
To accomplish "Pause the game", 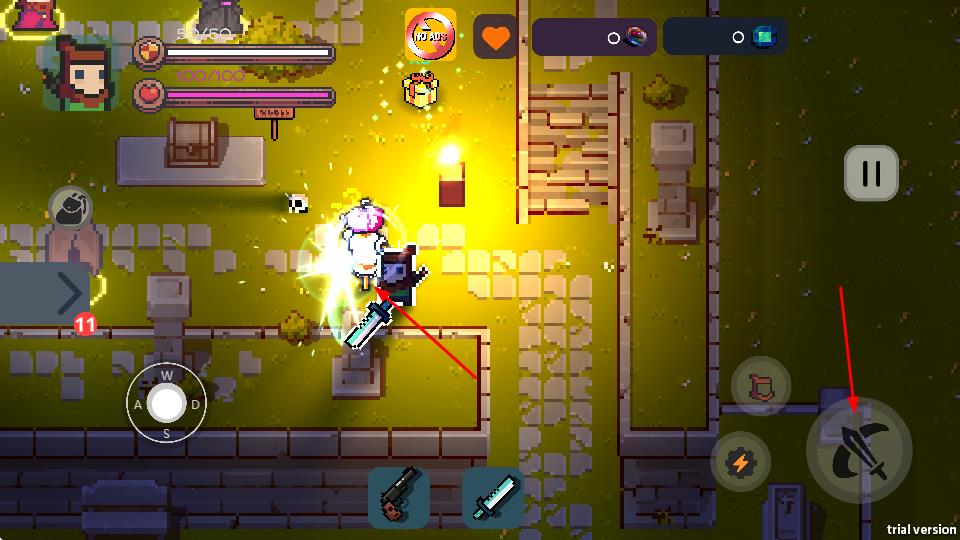I will point(870,174).
